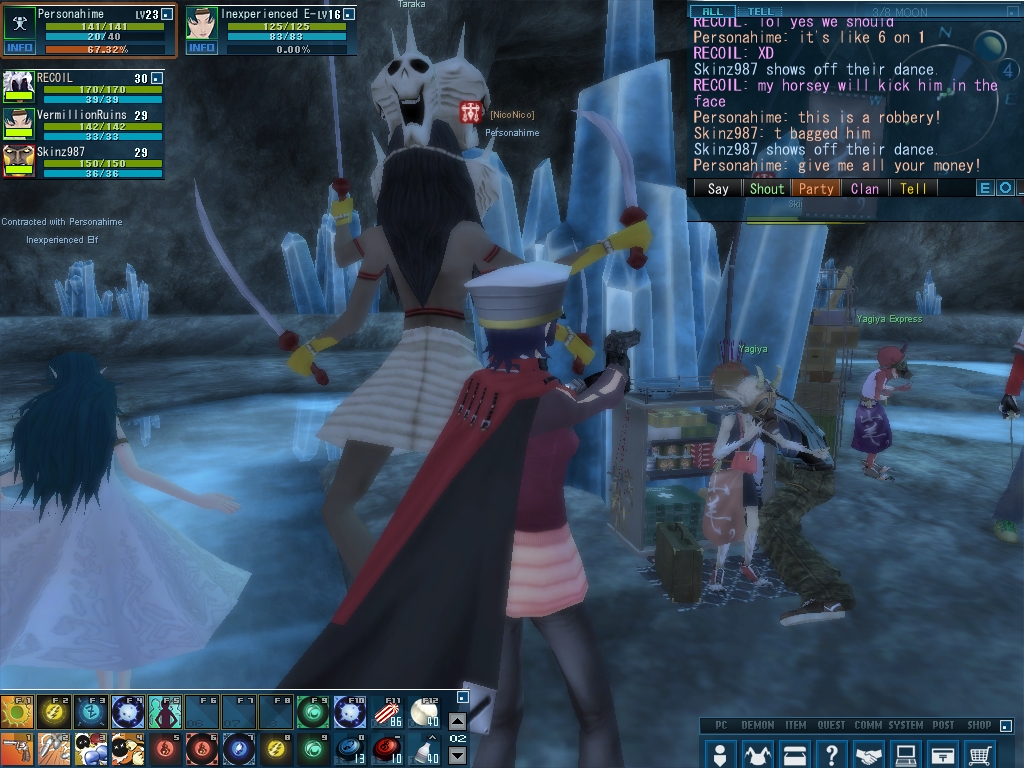The image size is (1024, 768).
Task: Open the Demon menu
Action: (757, 753)
